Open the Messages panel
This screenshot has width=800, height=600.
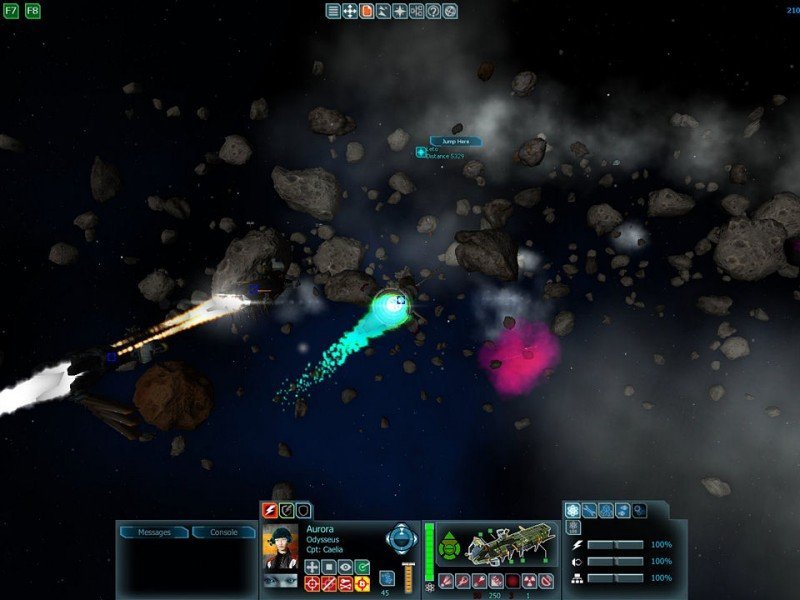click(x=153, y=532)
